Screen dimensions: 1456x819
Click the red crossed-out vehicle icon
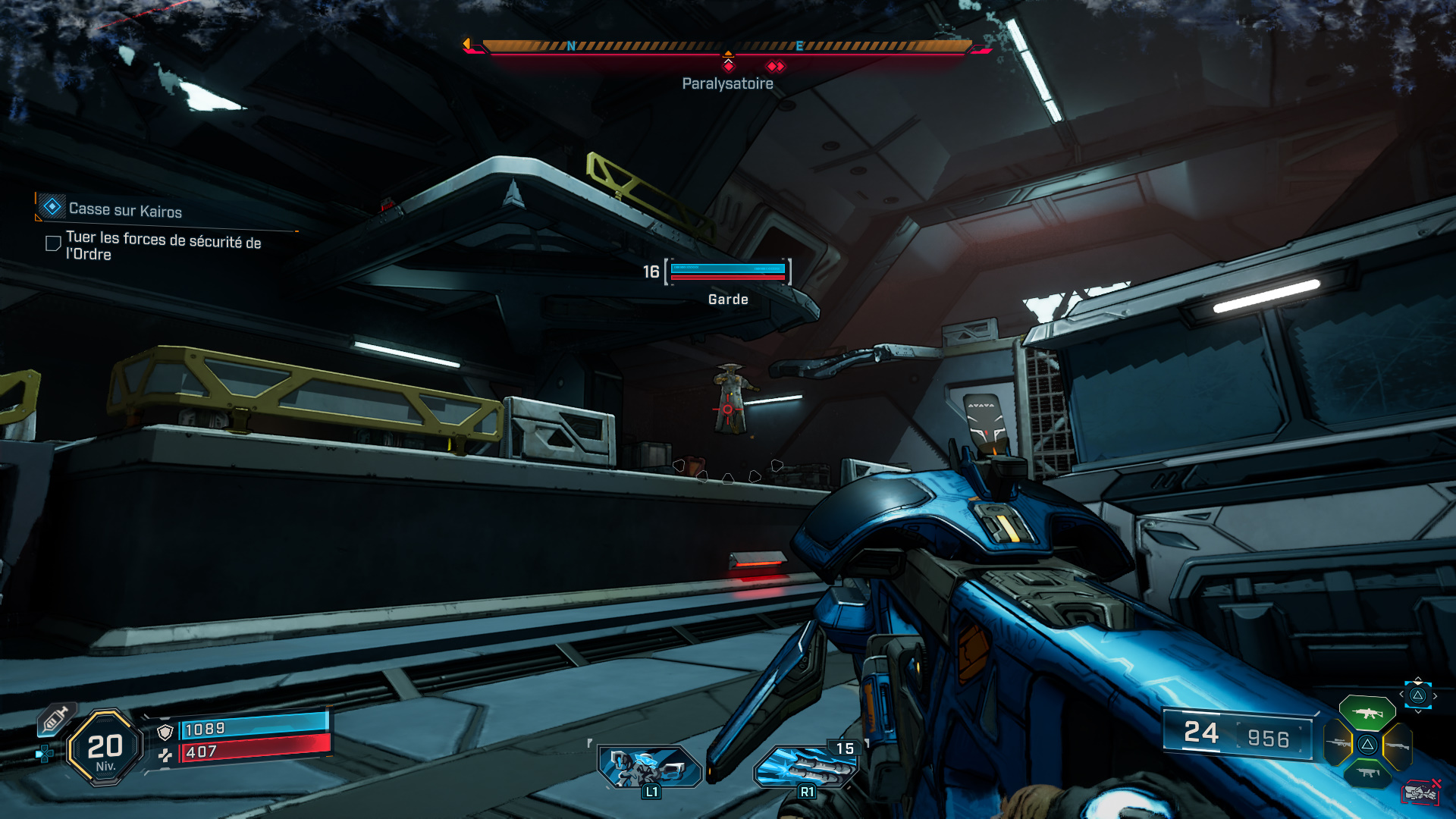[x=1420, y=793]
